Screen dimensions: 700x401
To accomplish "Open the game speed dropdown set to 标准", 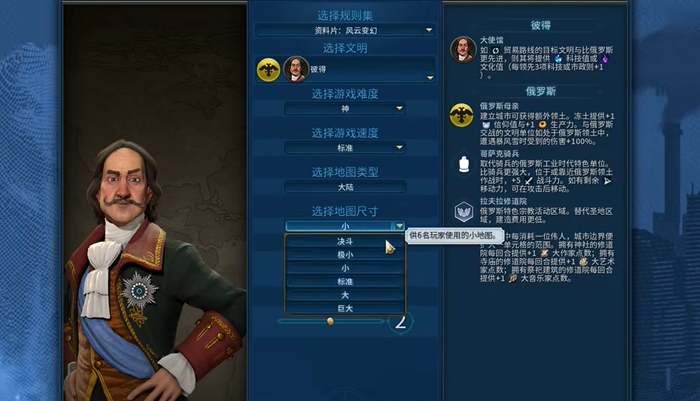I will 344,147.
